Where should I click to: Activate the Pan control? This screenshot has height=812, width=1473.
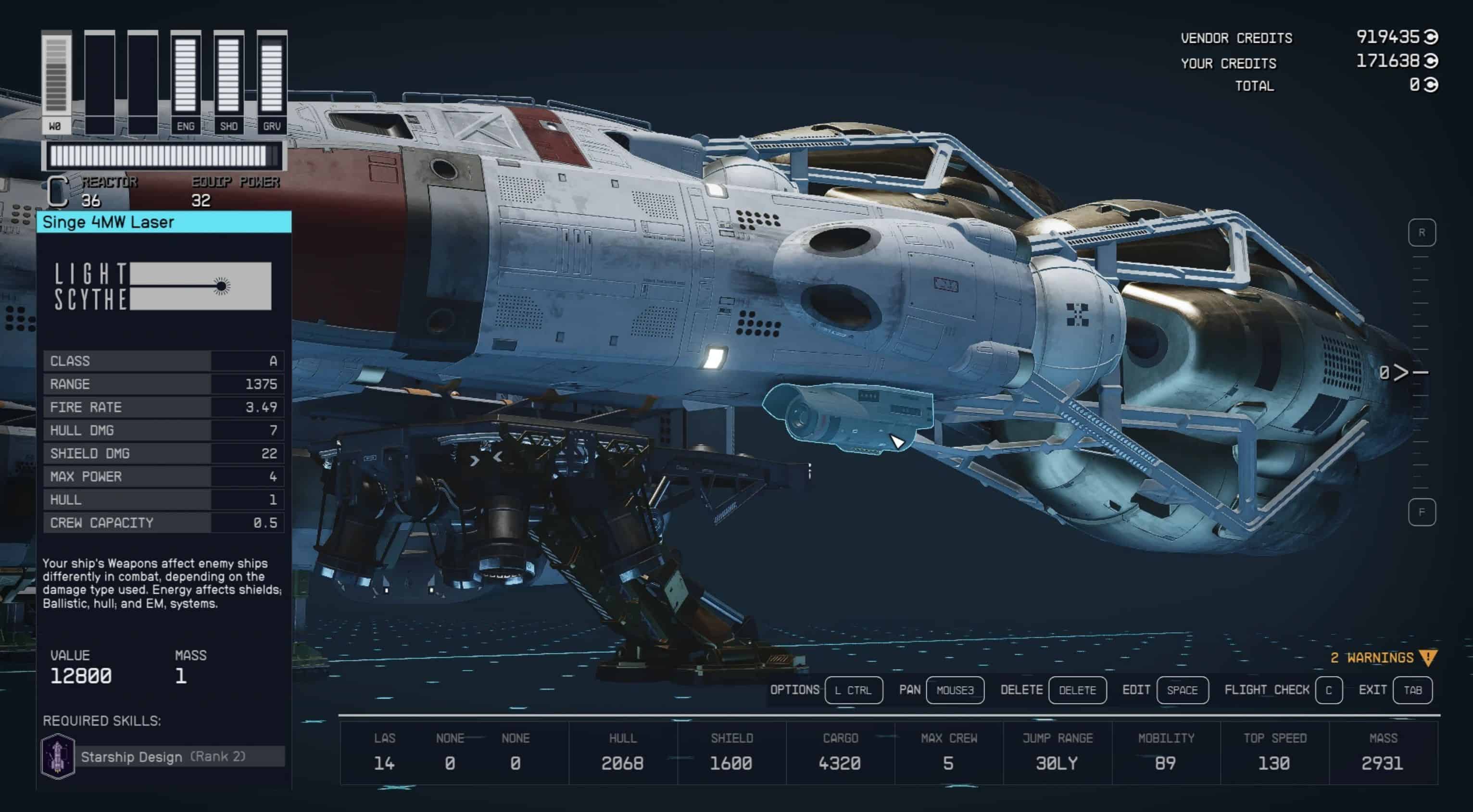coord(955,690)
